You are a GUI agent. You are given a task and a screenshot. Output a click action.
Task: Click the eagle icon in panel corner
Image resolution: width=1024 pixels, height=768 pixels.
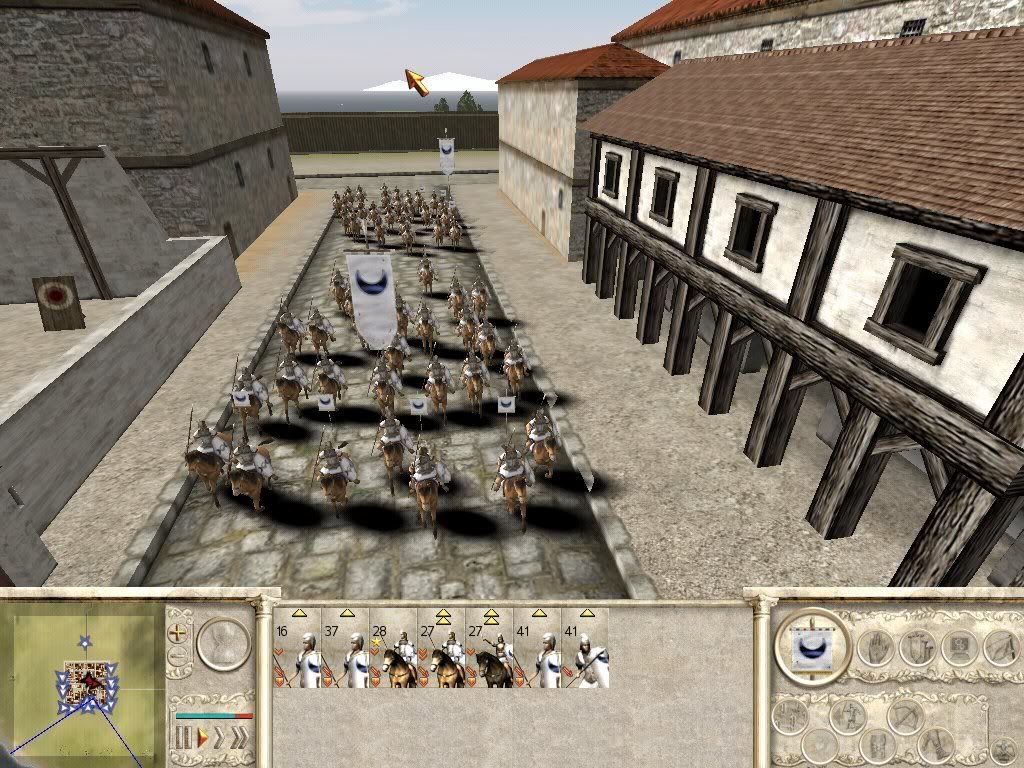pos(1001,748)
